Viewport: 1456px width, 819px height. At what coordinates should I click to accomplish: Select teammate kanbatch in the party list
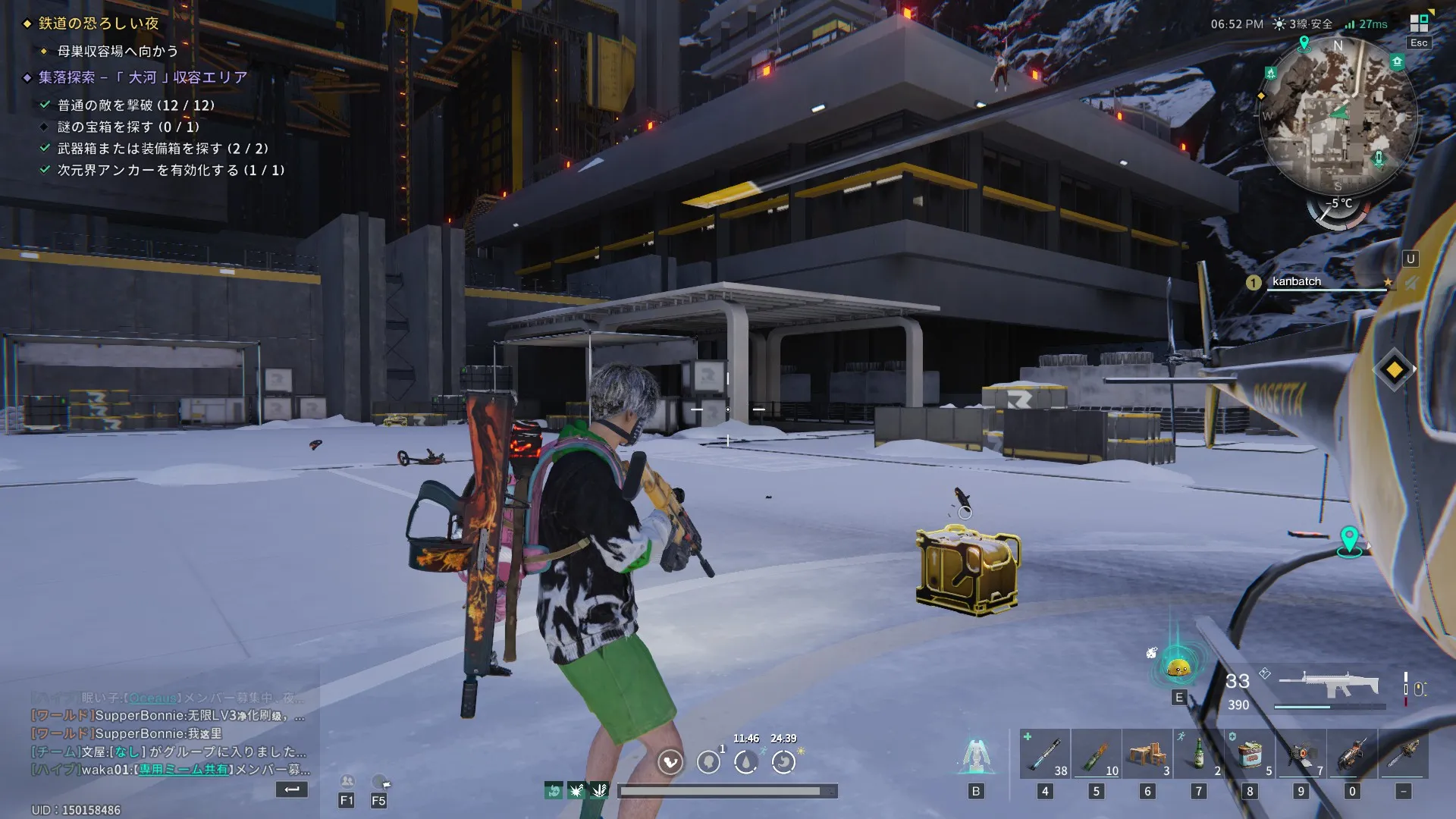click(x=1297, y=282)
